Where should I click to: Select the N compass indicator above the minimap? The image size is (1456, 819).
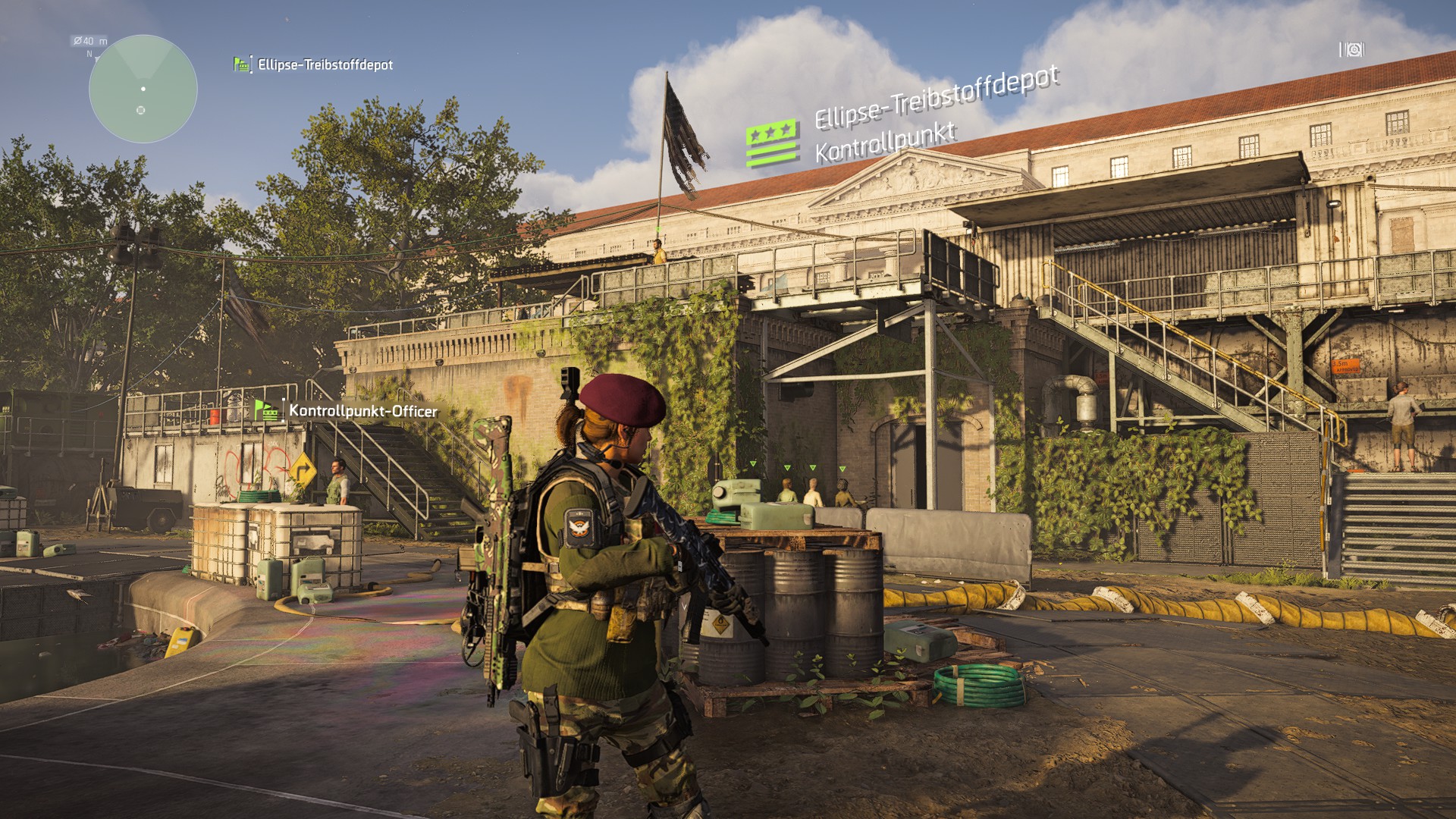coord(89,54)
